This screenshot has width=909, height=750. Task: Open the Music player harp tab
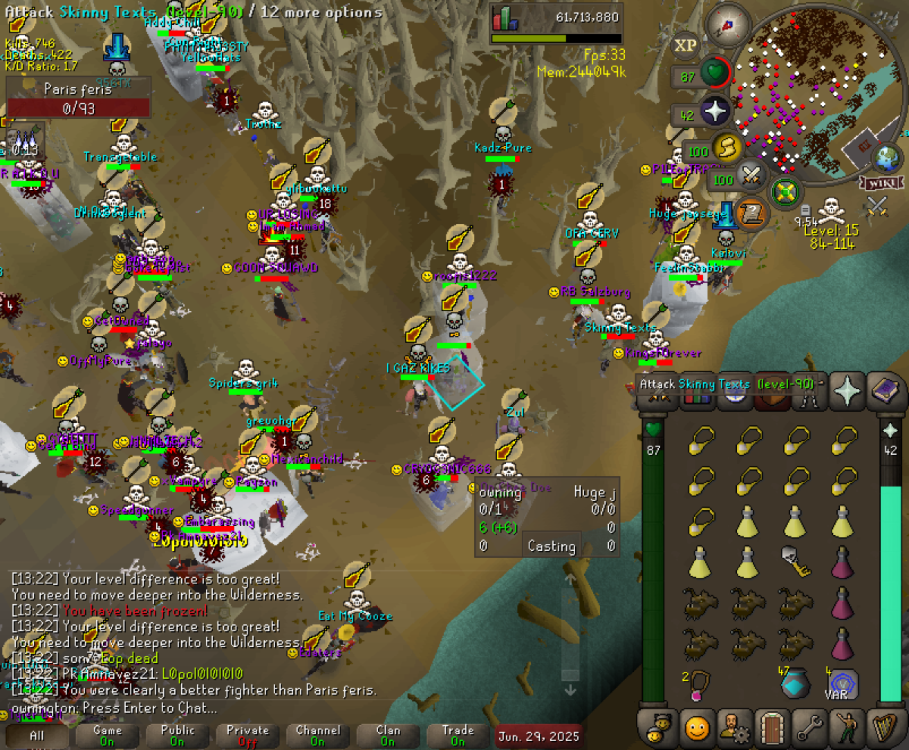883,727
